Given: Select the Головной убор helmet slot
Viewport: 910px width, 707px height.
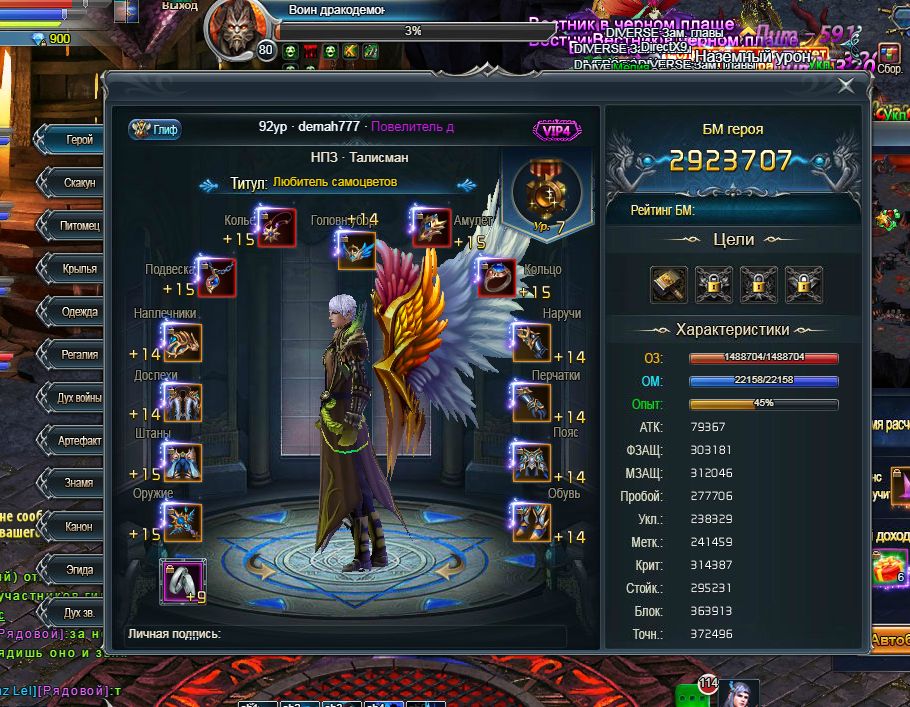Looking at the screenshot, I should (x=357, y=250).
